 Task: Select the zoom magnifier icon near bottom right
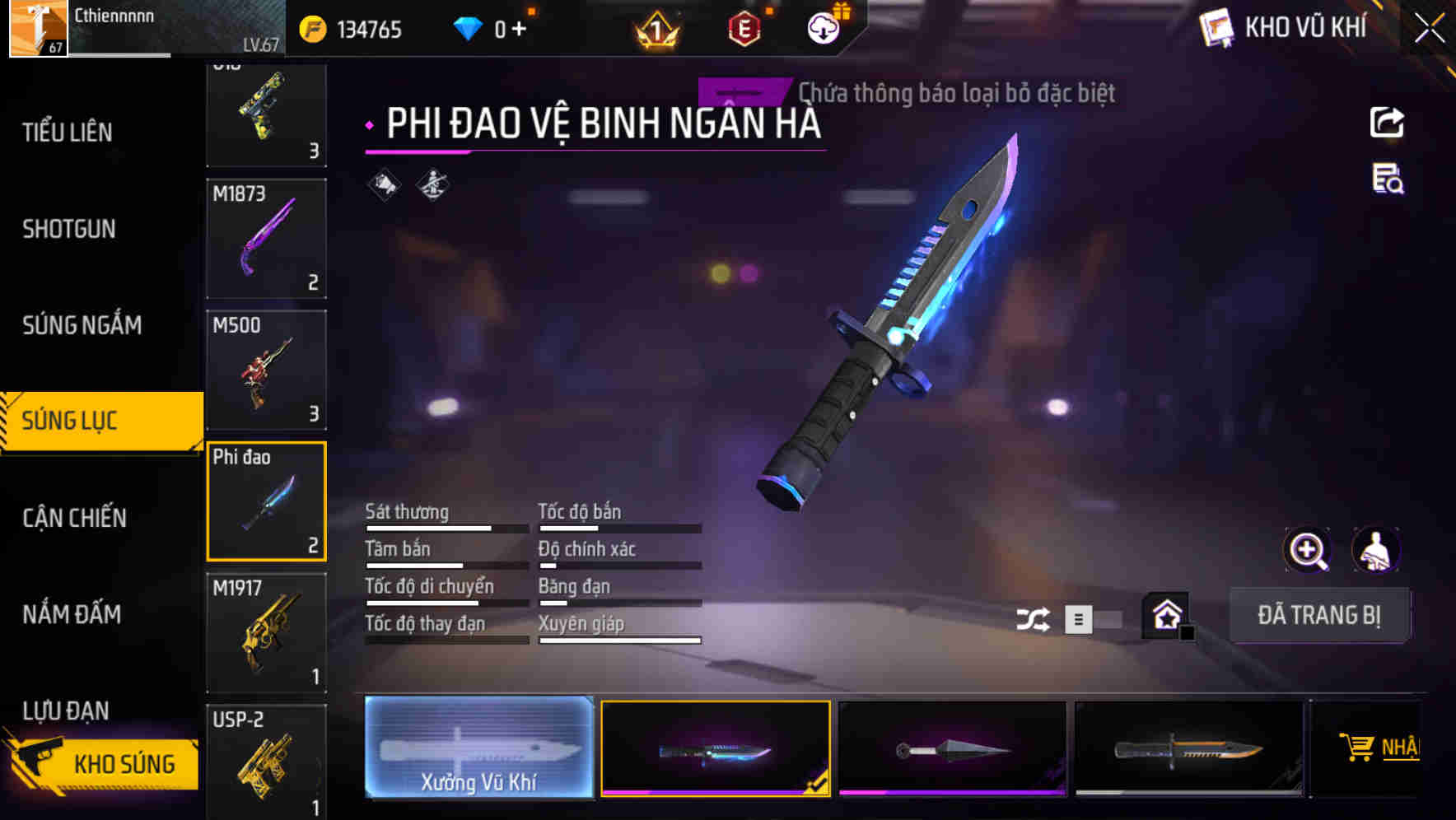point(1308,550)
